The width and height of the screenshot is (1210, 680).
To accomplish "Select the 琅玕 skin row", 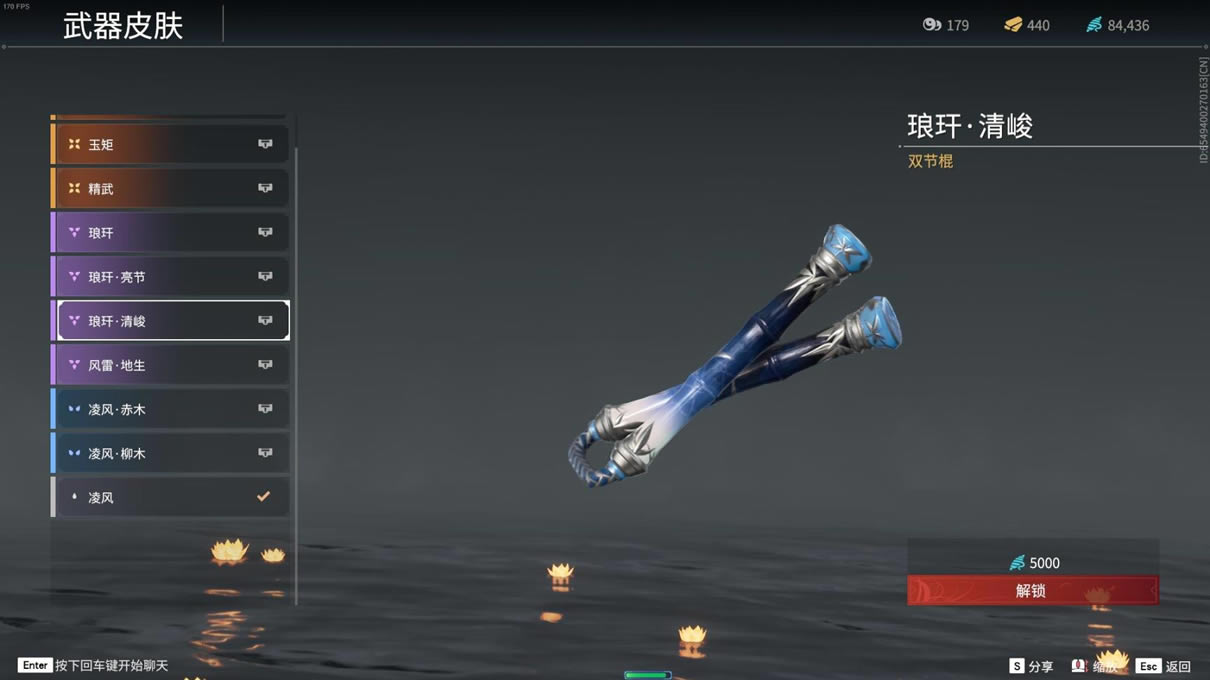I will tap(170, 233).
